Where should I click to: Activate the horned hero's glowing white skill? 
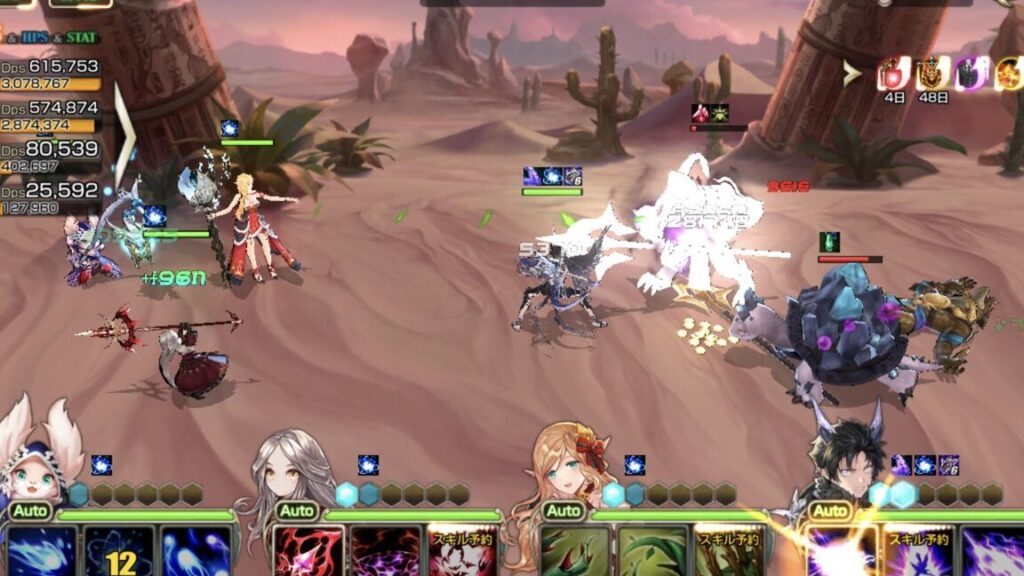point(842,551)
